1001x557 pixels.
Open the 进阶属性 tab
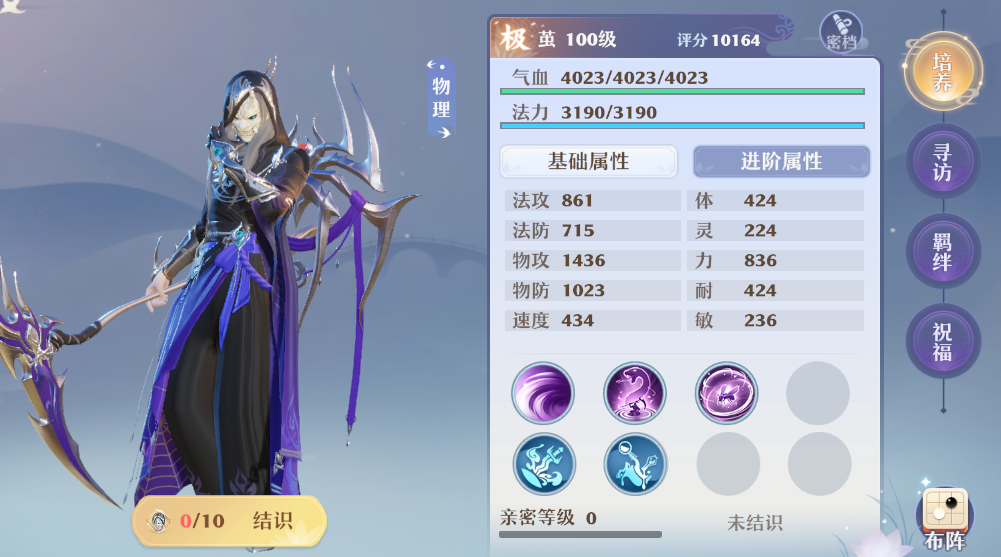[781, 161]
